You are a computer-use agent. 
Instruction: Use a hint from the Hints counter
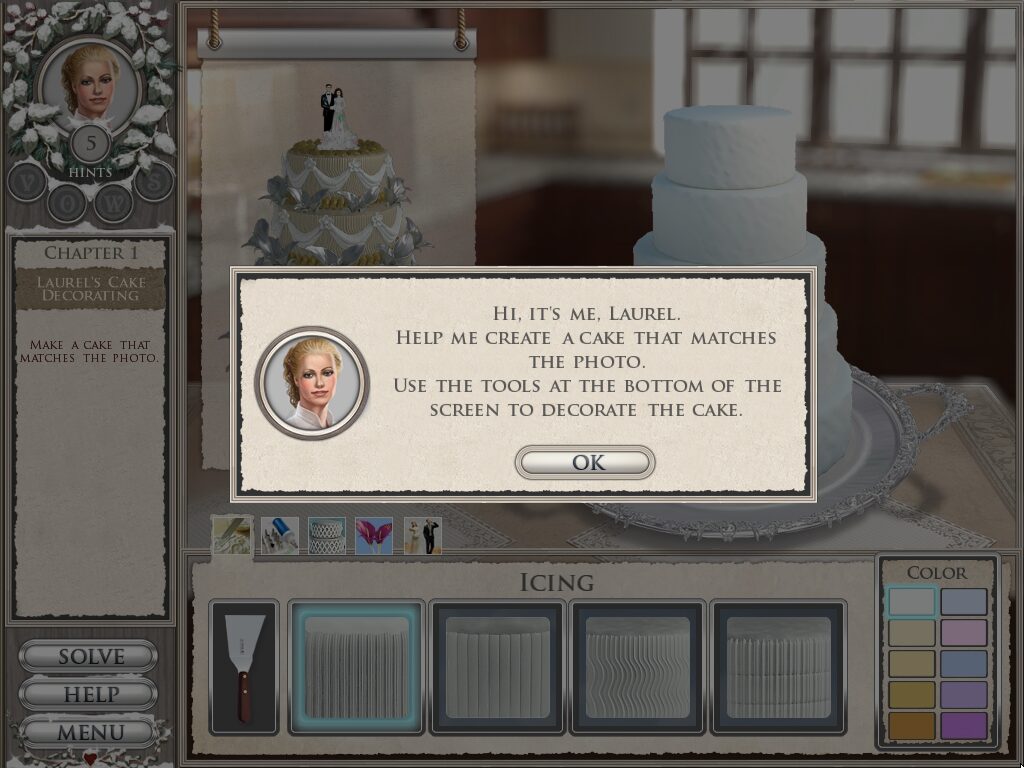tap(91, 144)
